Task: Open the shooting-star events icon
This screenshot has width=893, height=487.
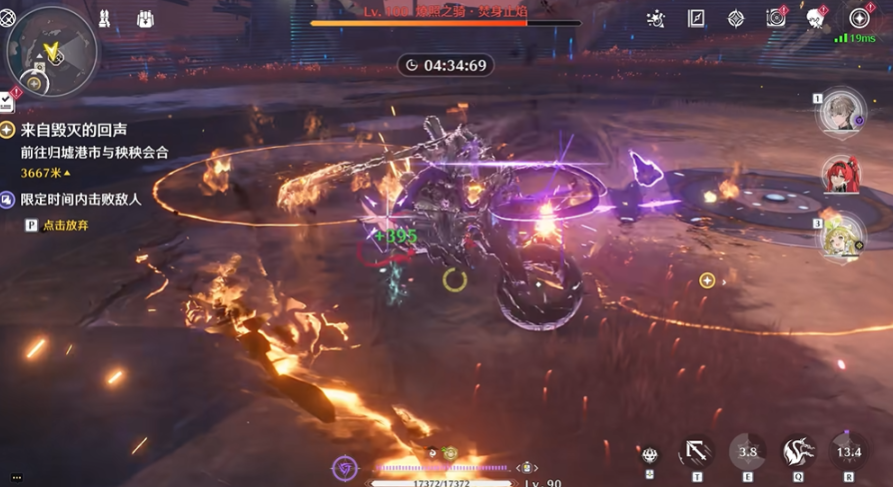Action: pyautogui.click(x=656, y=19)
